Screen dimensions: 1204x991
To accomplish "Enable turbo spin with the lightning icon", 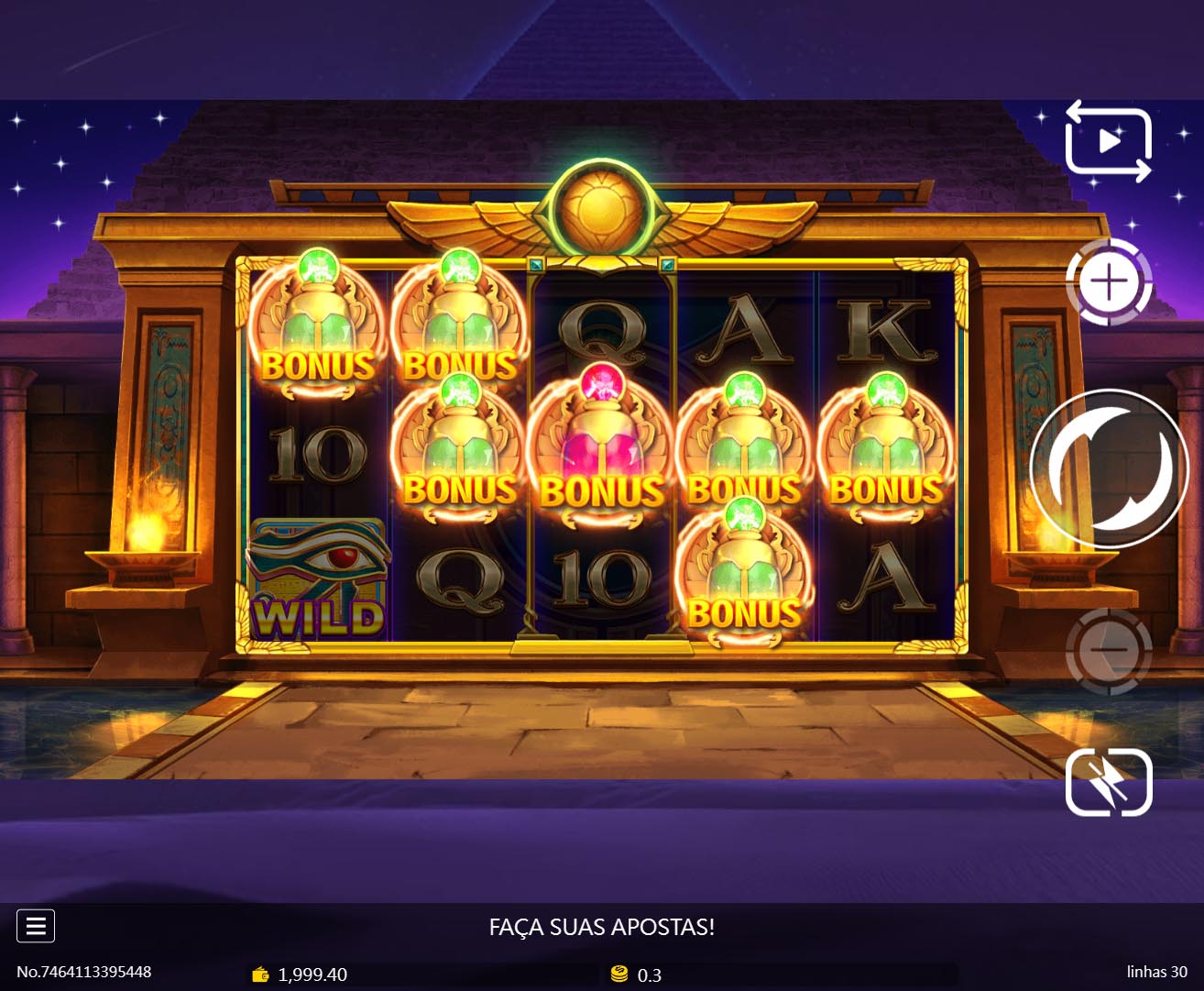I will [1108, 783].
